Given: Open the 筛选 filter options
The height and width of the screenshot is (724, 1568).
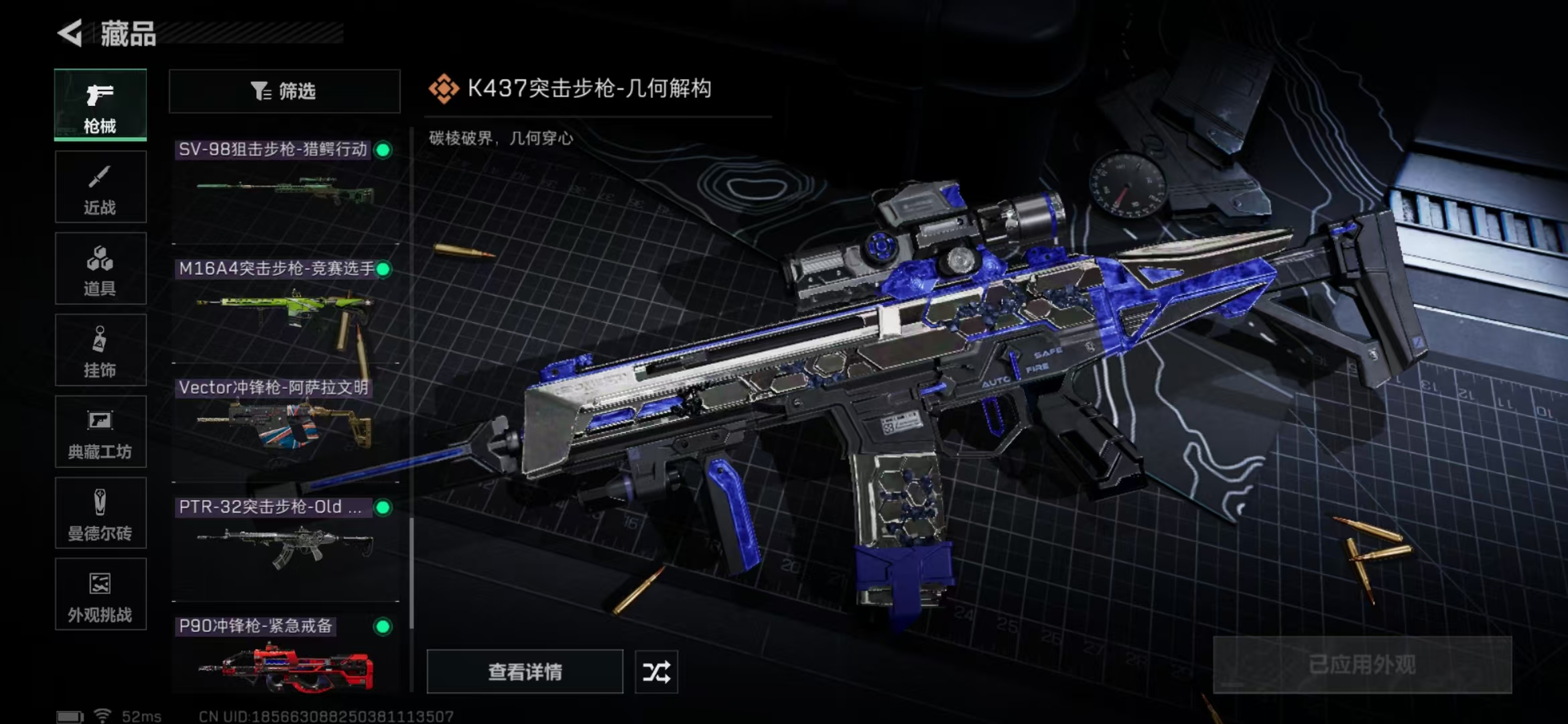Looking at the screenshot, I should coord(284,91).
